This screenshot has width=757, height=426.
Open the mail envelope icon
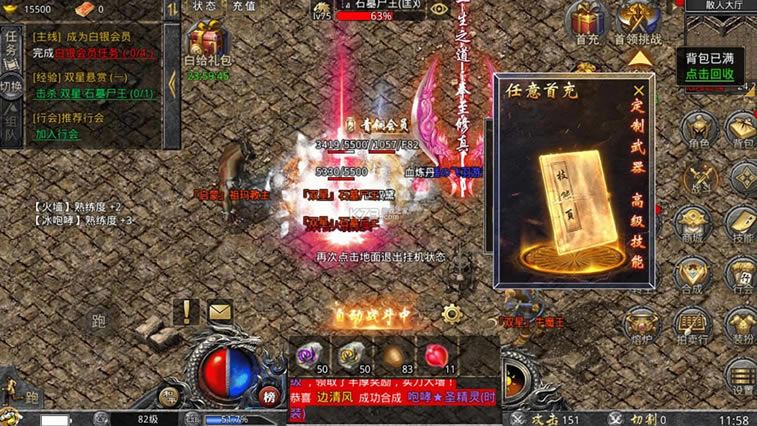(x=220, y=313)
